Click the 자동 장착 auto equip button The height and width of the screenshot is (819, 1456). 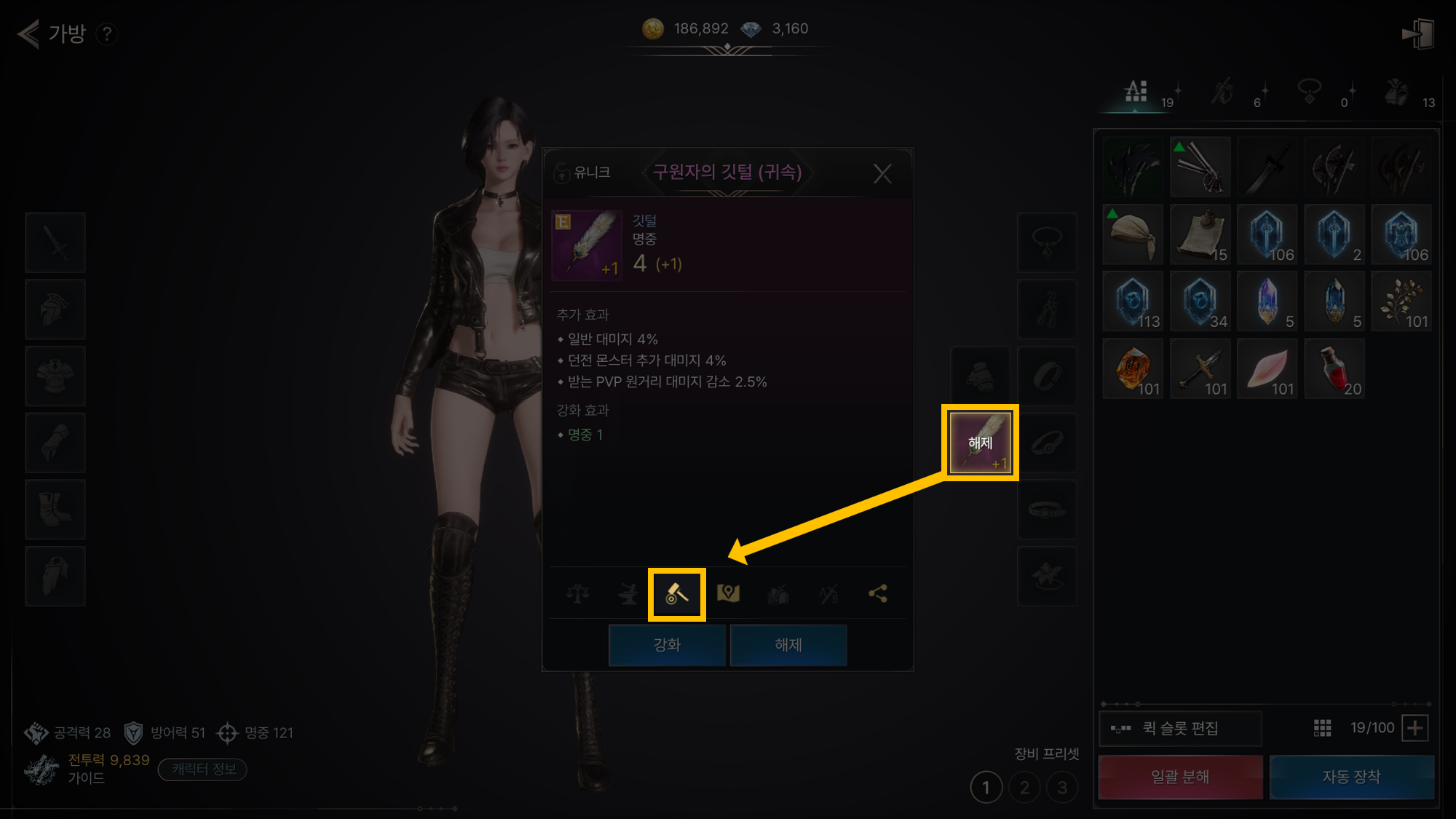click(x=1352, y=777)
